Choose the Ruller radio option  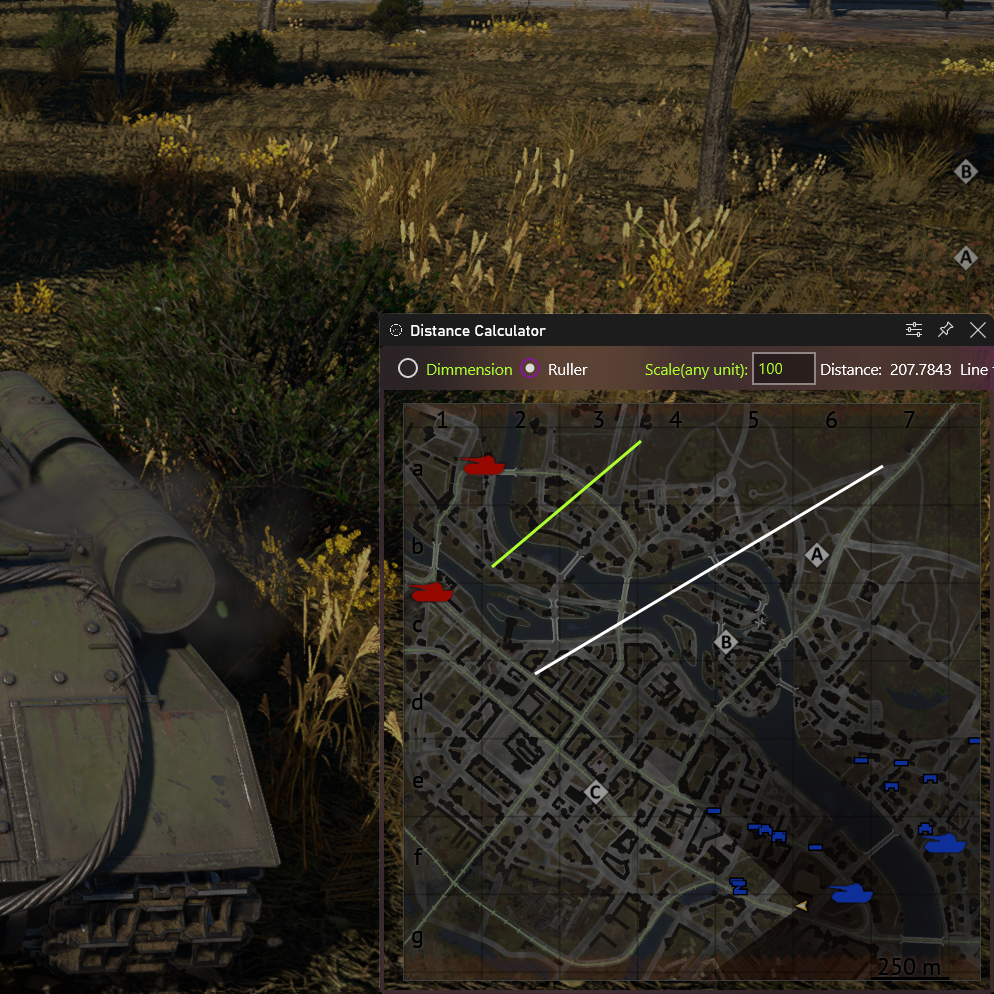point(530,369)
